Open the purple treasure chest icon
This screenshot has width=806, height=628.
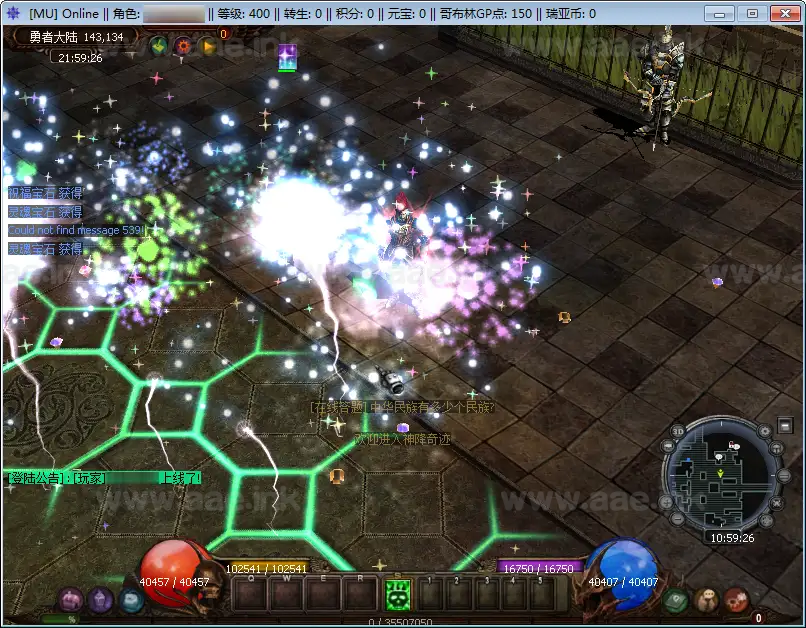click(x=70, y=600)
